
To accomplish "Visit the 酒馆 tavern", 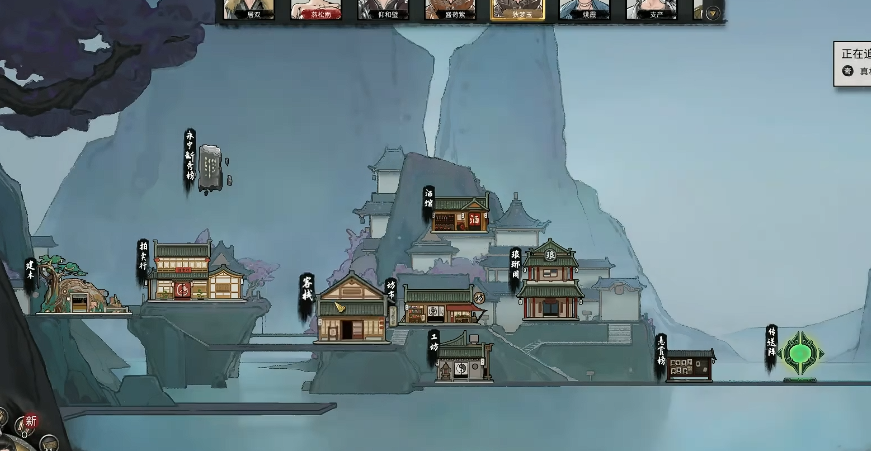I will coord(460,213).
